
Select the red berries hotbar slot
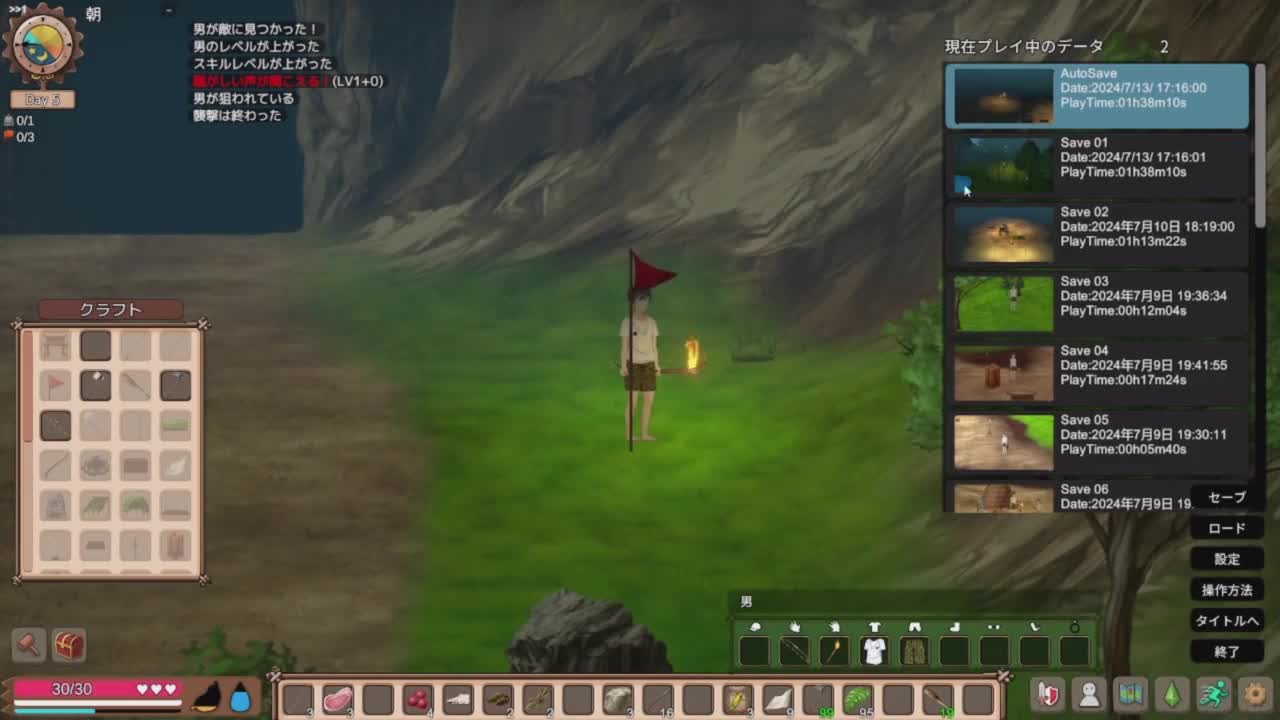click(418, 699)
